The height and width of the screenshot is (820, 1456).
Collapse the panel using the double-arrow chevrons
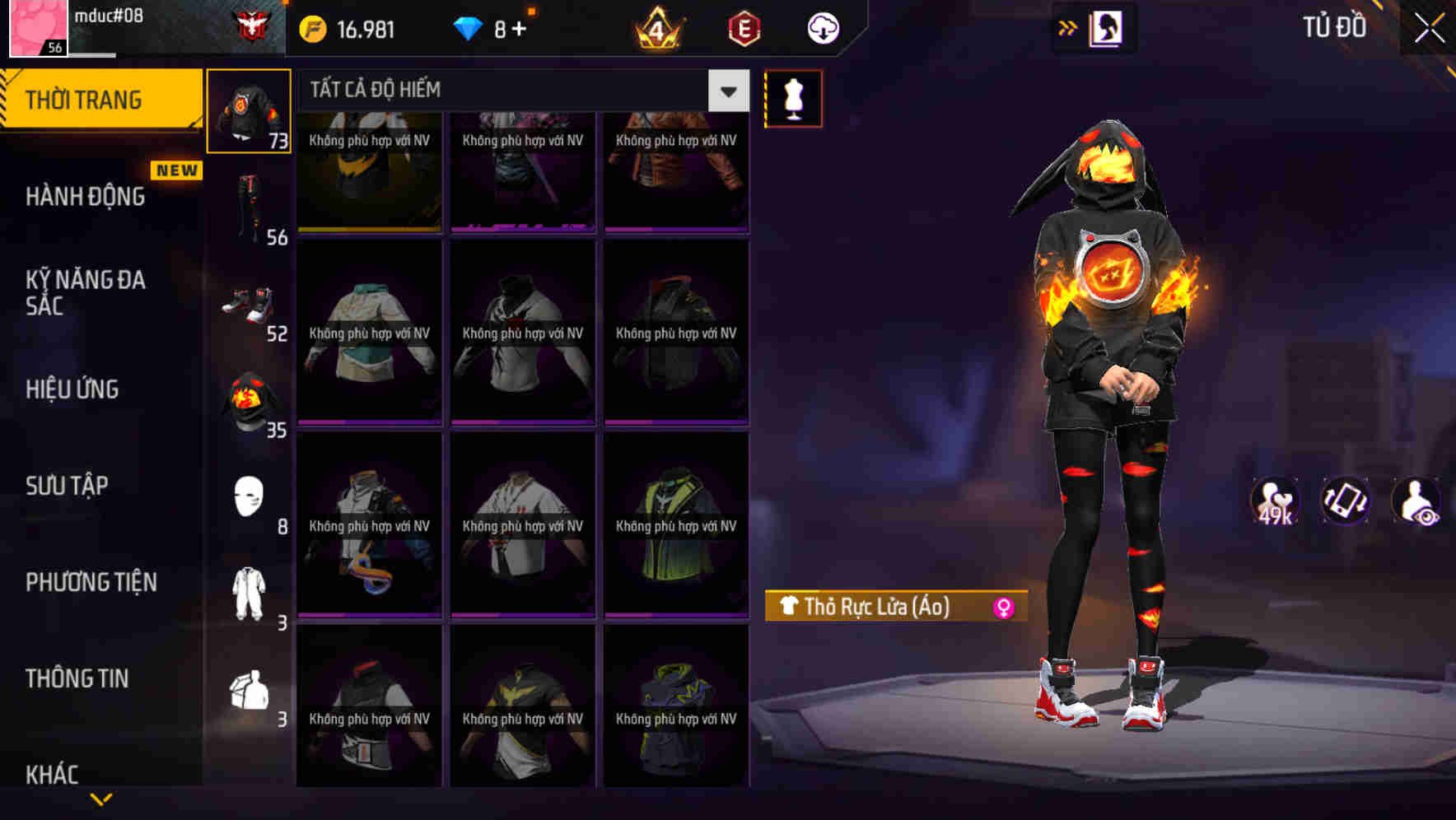pos(1069,27)
